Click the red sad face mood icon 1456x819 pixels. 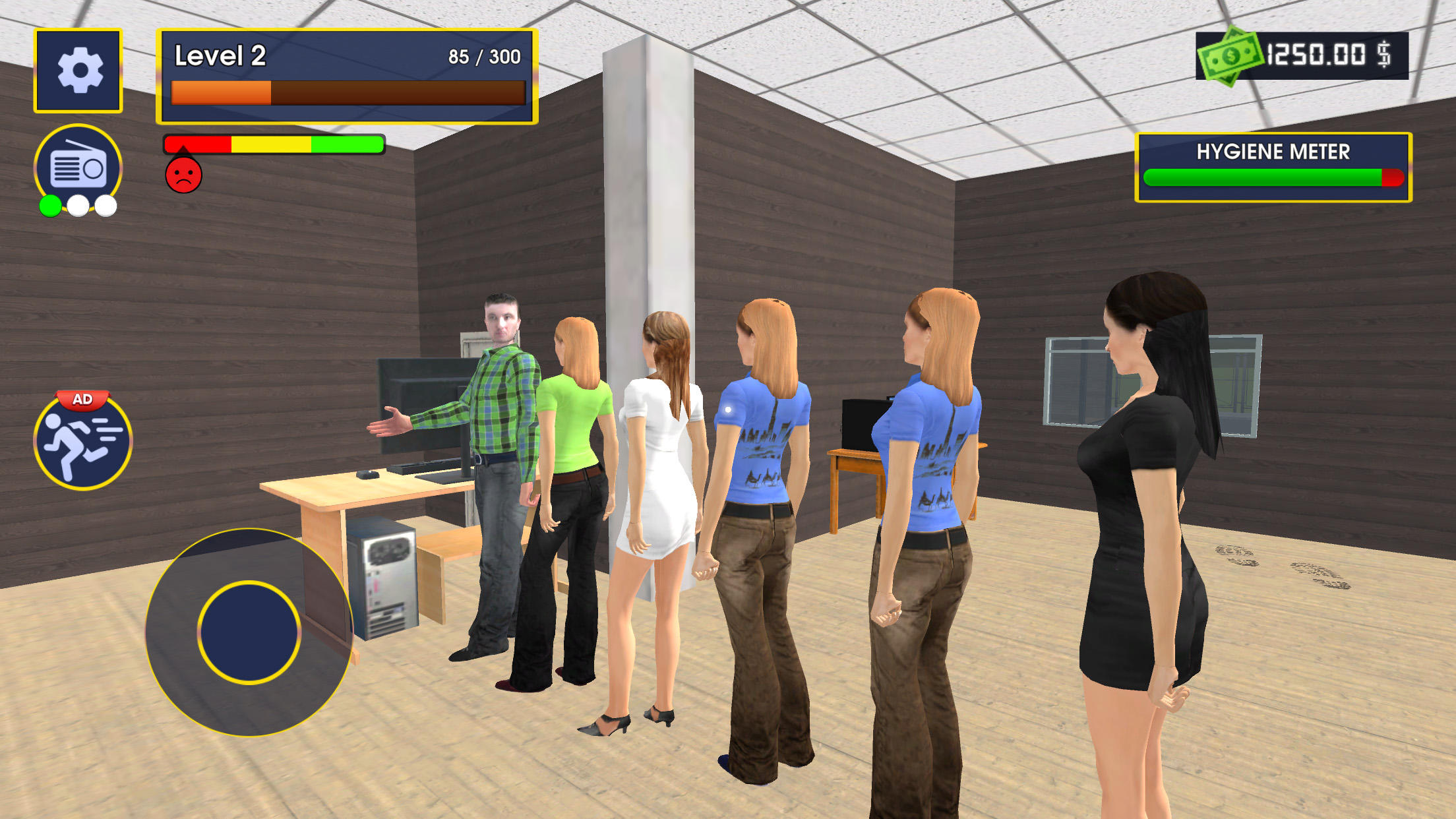183,177
